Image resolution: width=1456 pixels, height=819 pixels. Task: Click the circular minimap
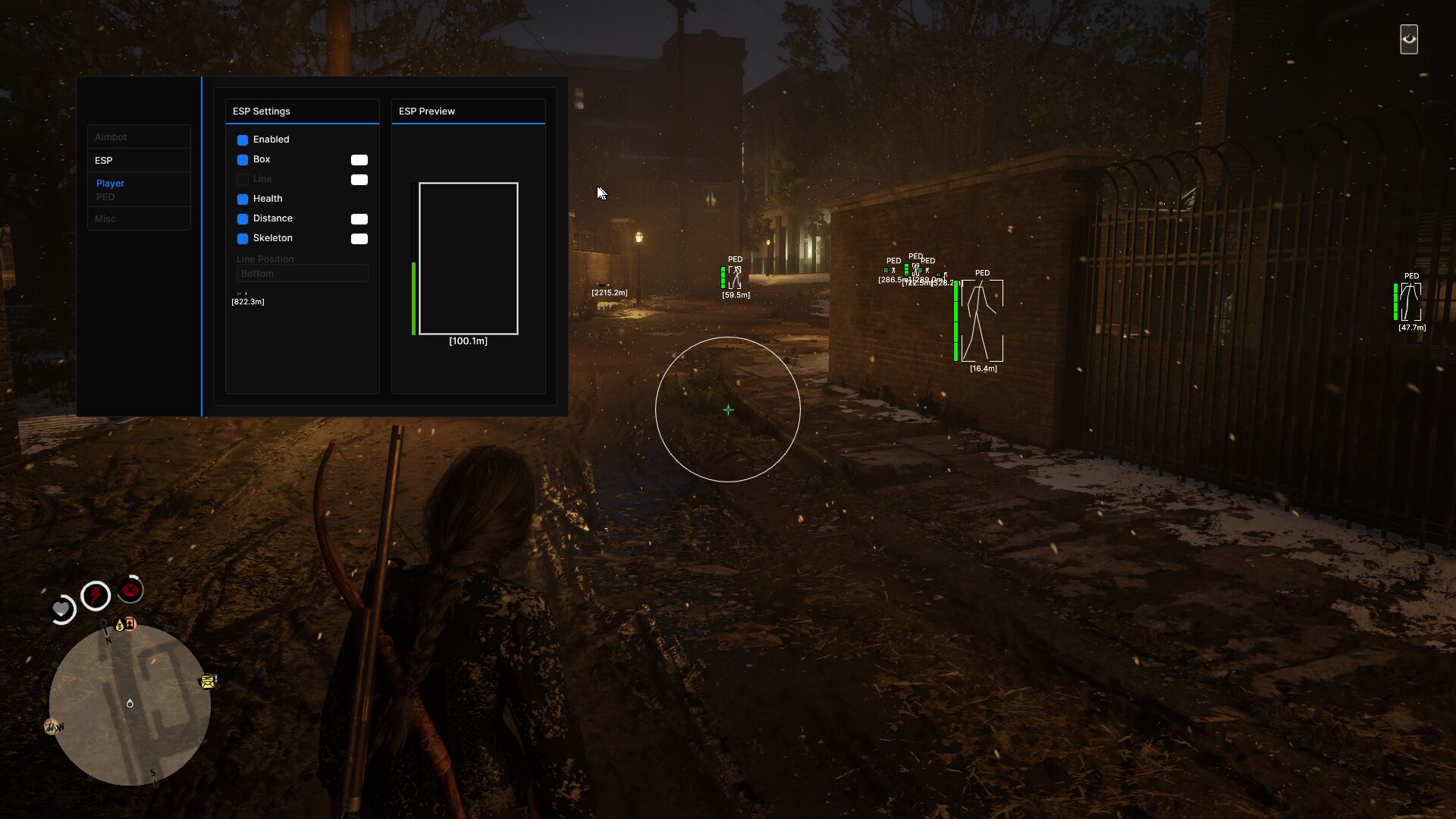click(x=130, y=704)
